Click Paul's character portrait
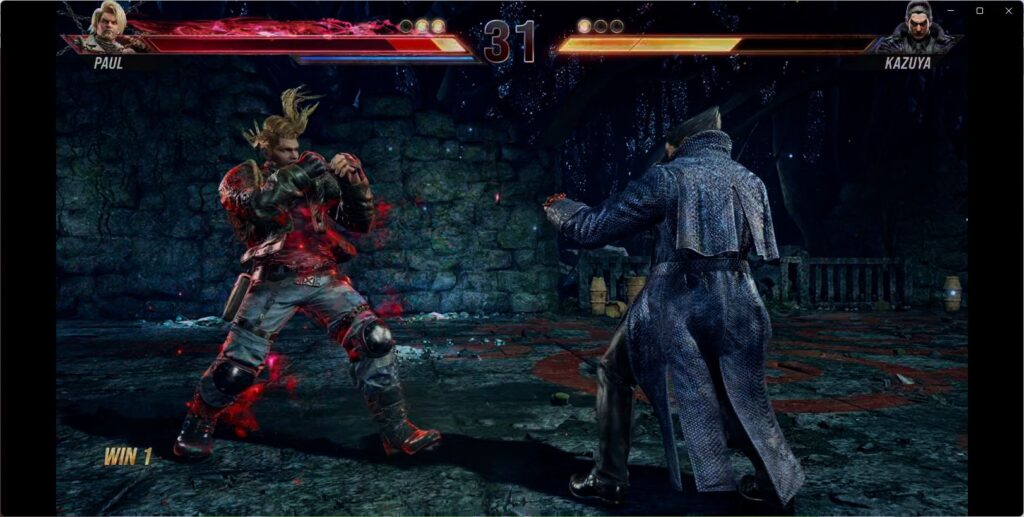 (x=108, y=27)
